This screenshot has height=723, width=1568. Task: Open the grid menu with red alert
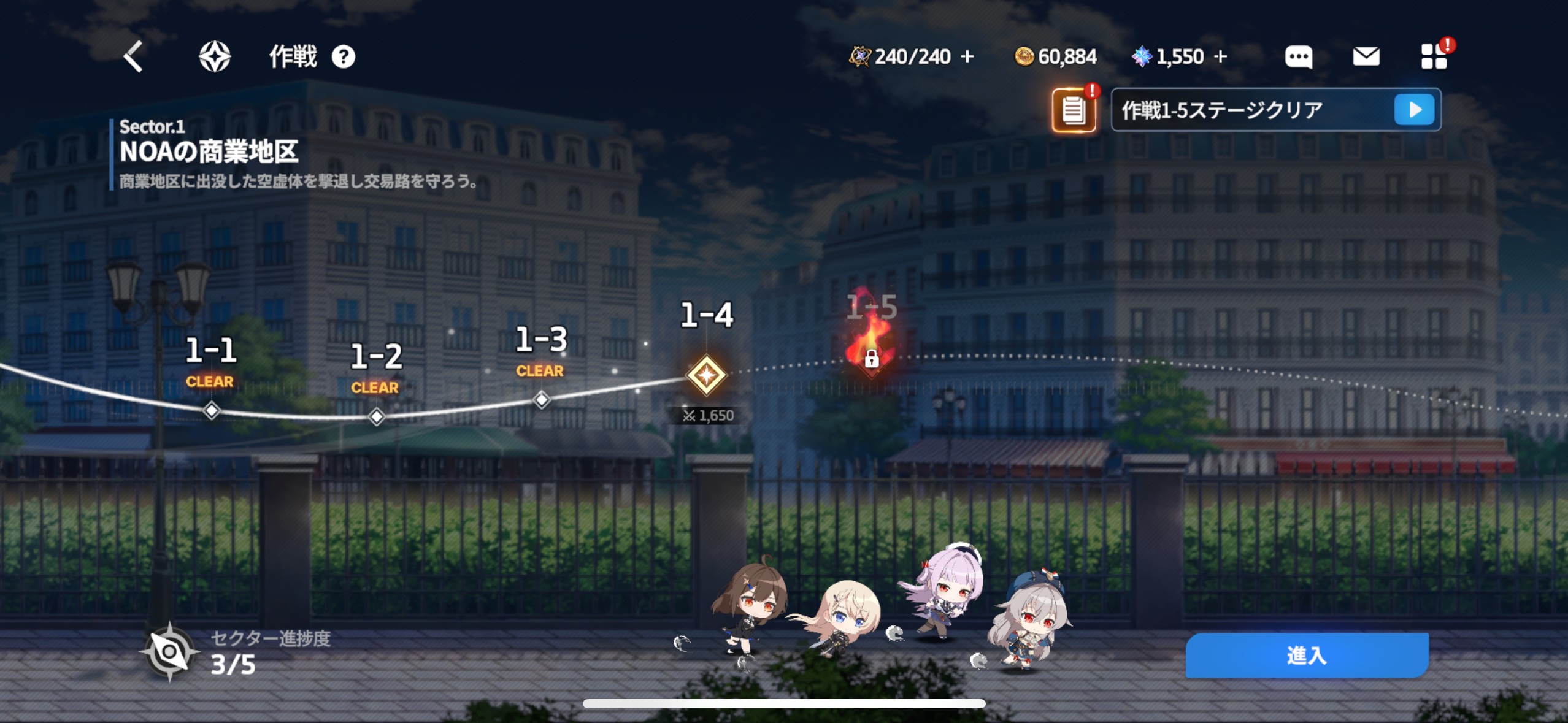[x=1434, y=56]
